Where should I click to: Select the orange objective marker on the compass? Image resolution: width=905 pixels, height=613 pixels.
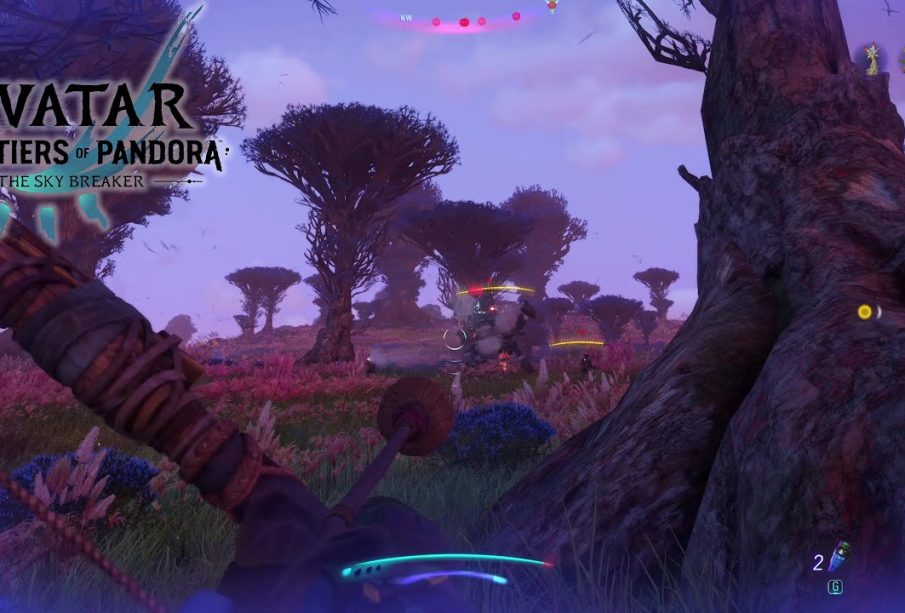click(x=551, y=5)
